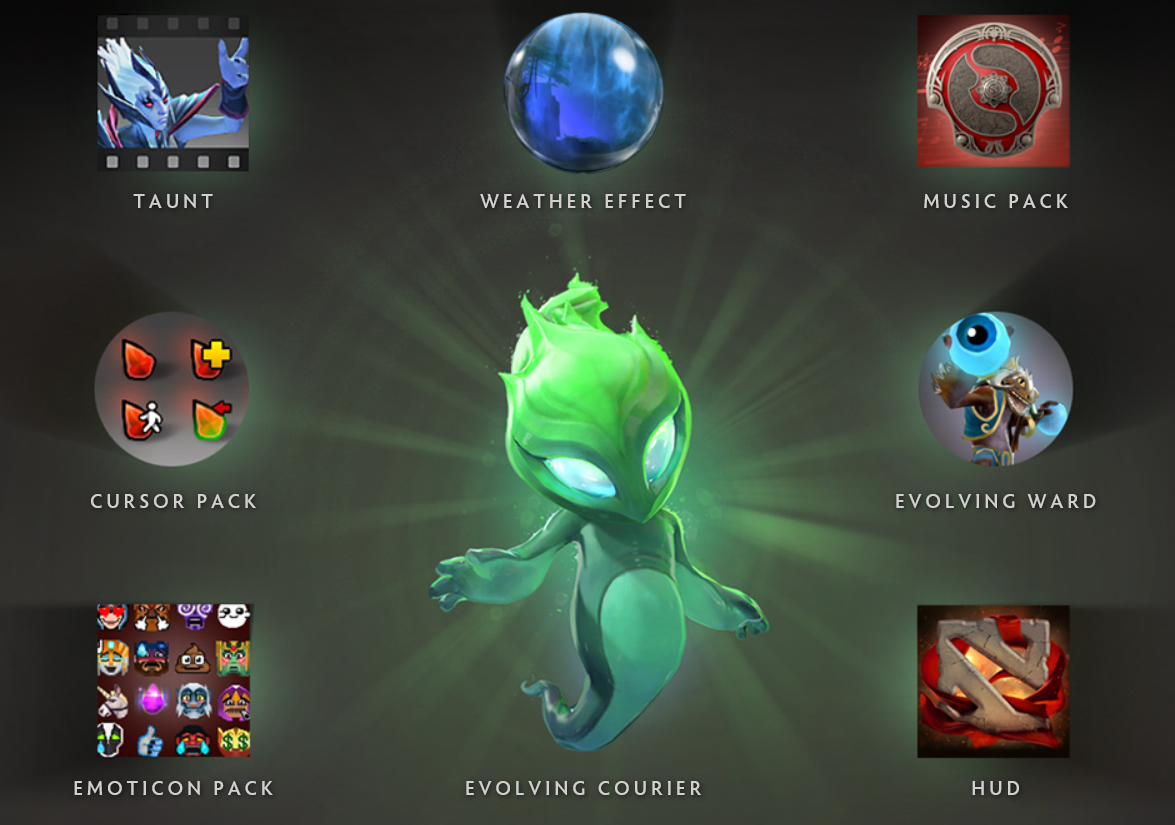Show the Evolving Ward reward
The image size is (1175, 825).
[x=995, y=389]
